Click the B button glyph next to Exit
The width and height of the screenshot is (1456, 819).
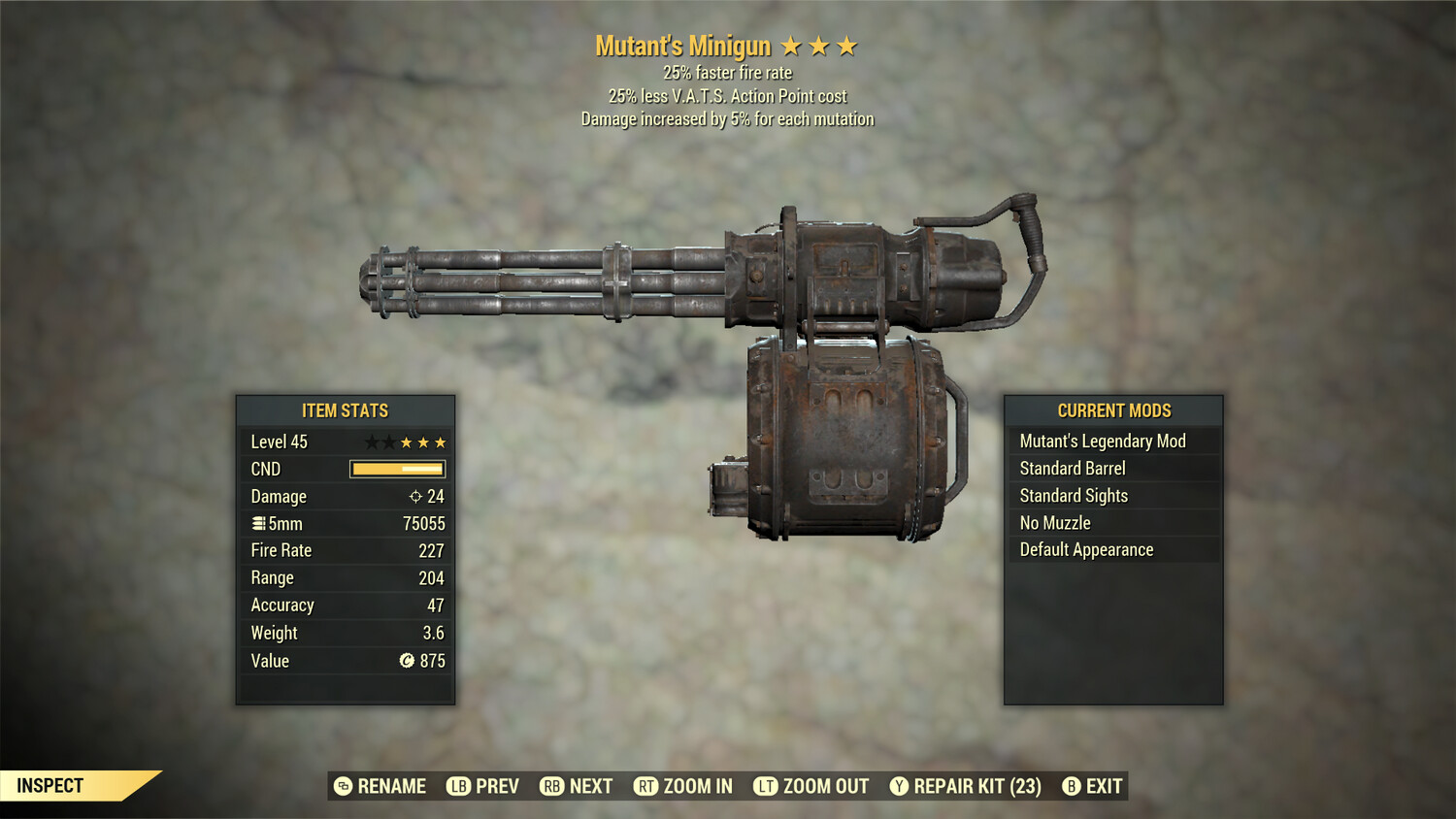1072,787
